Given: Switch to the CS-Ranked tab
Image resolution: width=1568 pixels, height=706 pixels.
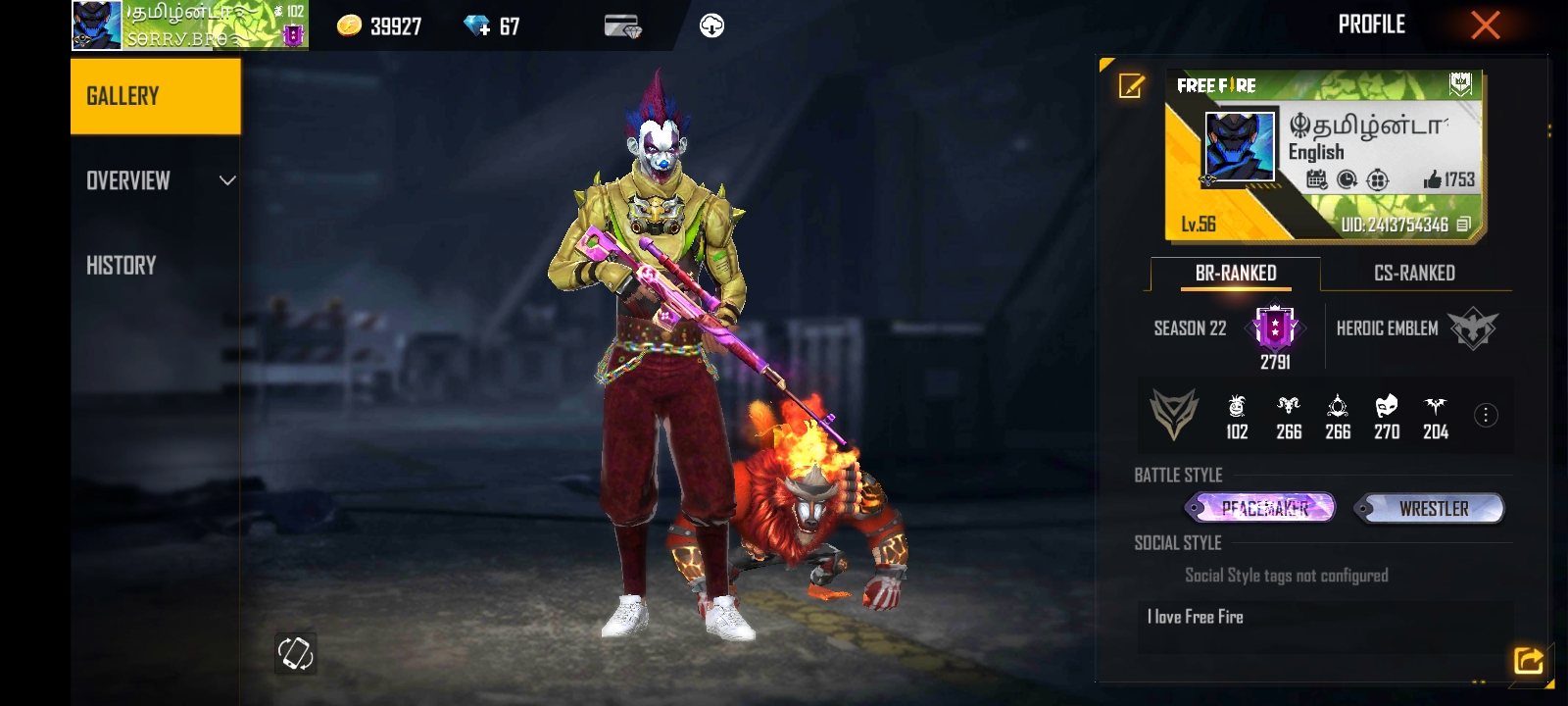Looking at the screenshot, I should (1414, 274).
